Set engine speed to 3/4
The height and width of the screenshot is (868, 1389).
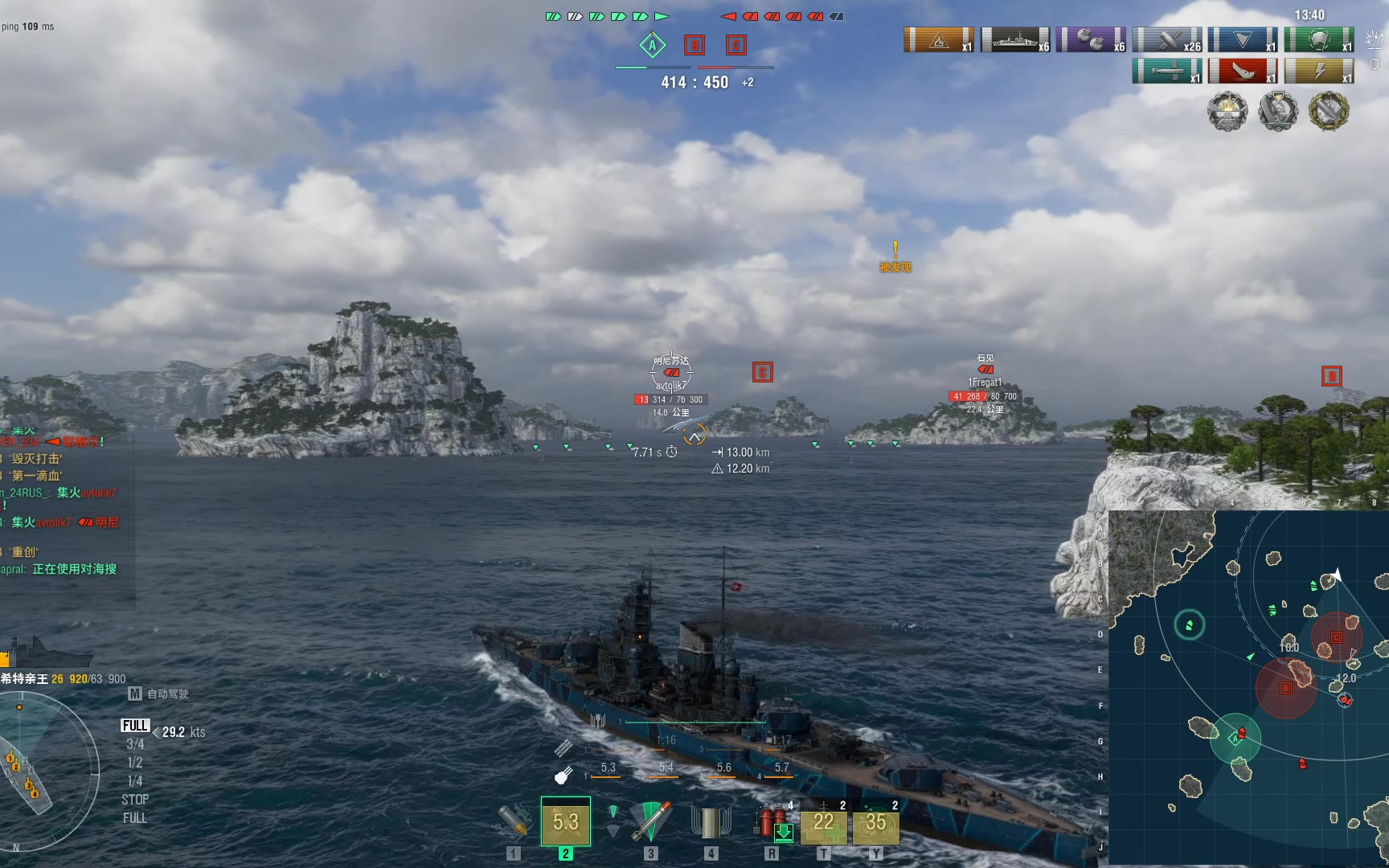pos(135,744)
